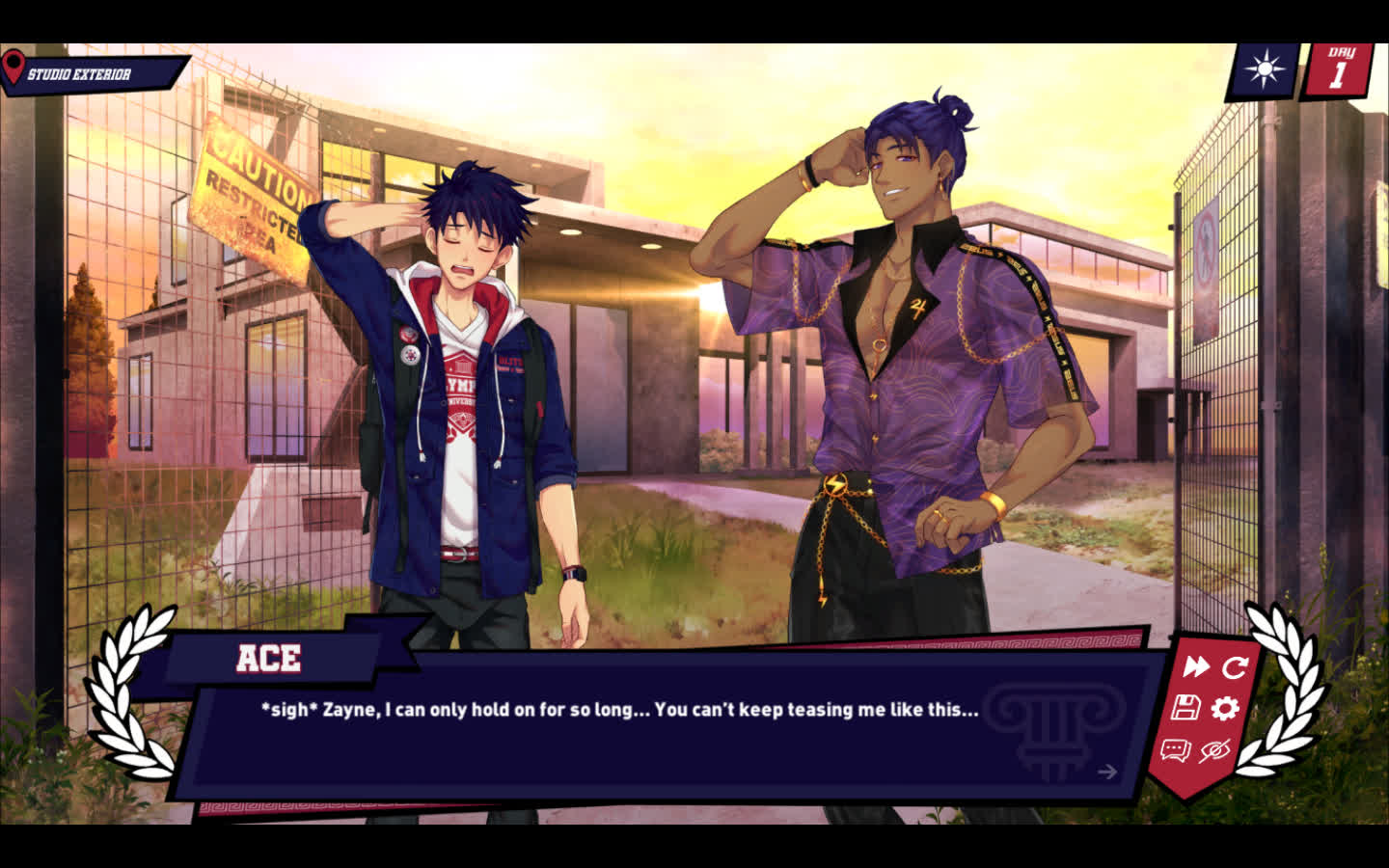Activate the fast-forward skip button
Screen dimensions: 1389x868
[1196, 666]
